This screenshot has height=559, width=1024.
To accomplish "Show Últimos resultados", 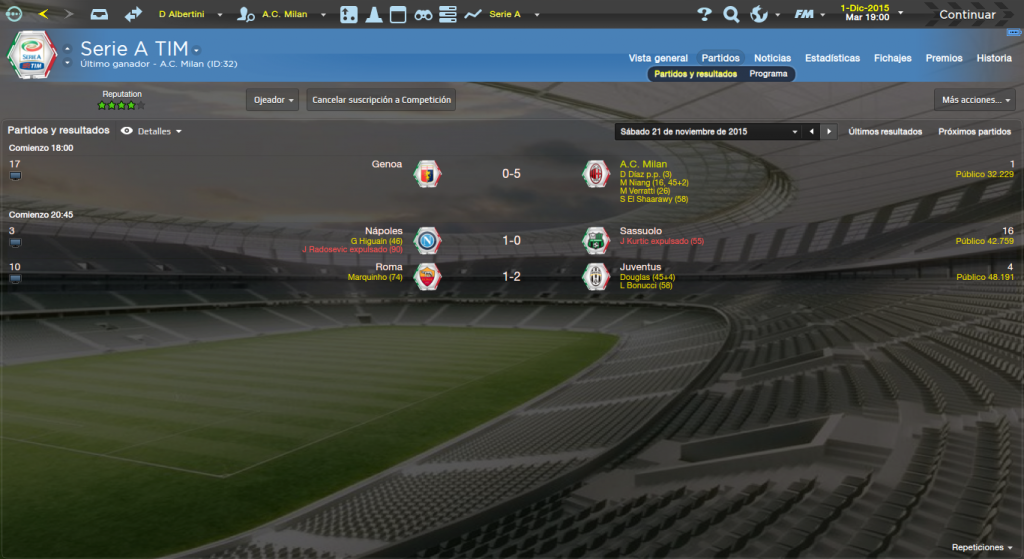I will click(885, 131).
